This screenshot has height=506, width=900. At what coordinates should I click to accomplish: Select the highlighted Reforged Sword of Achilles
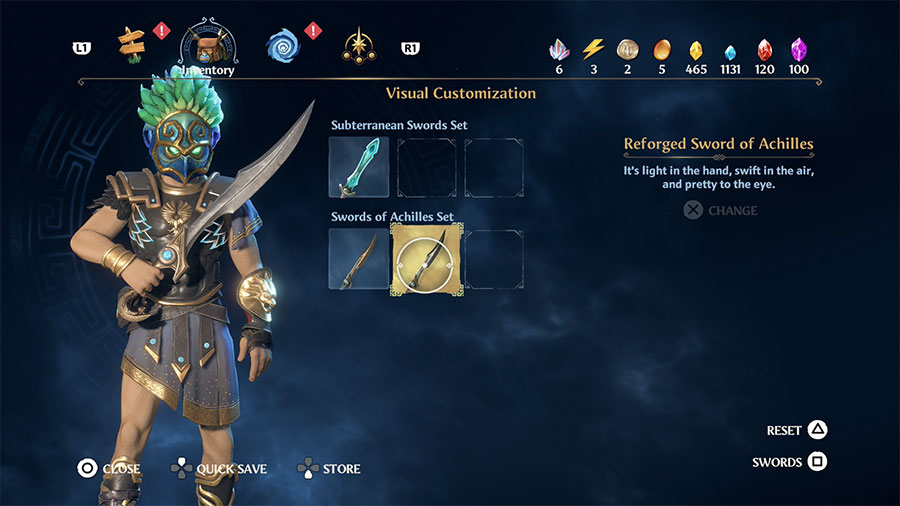(x=426, y=259)
